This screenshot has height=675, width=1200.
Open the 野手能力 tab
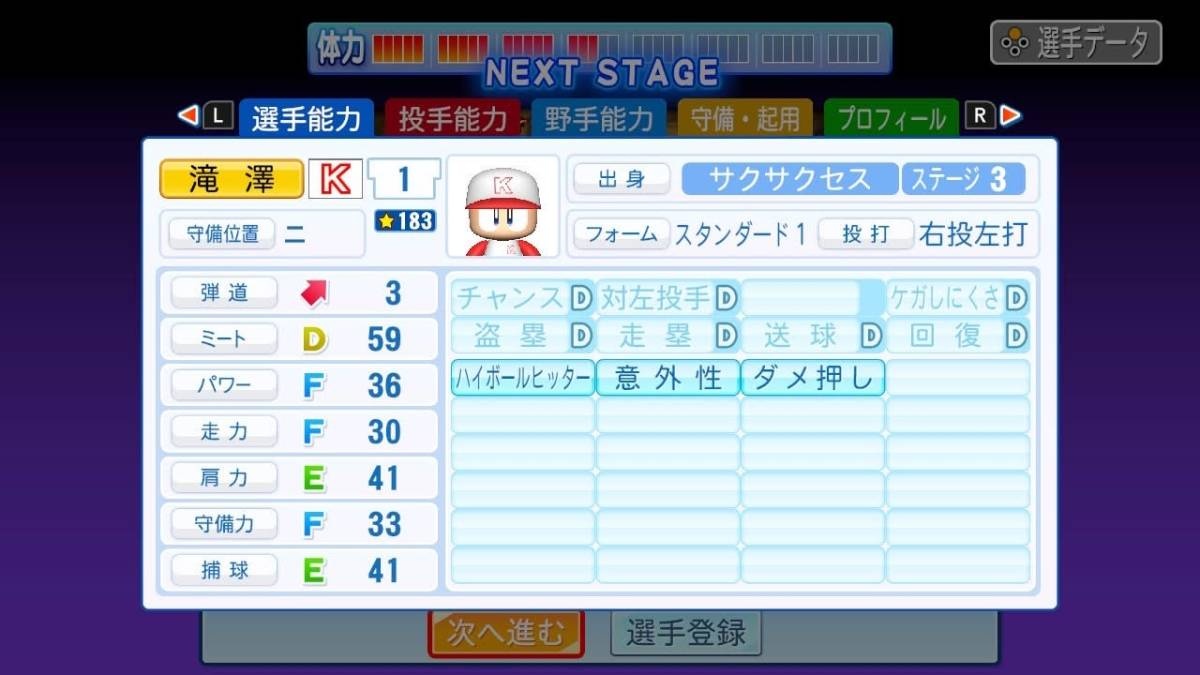599,119
